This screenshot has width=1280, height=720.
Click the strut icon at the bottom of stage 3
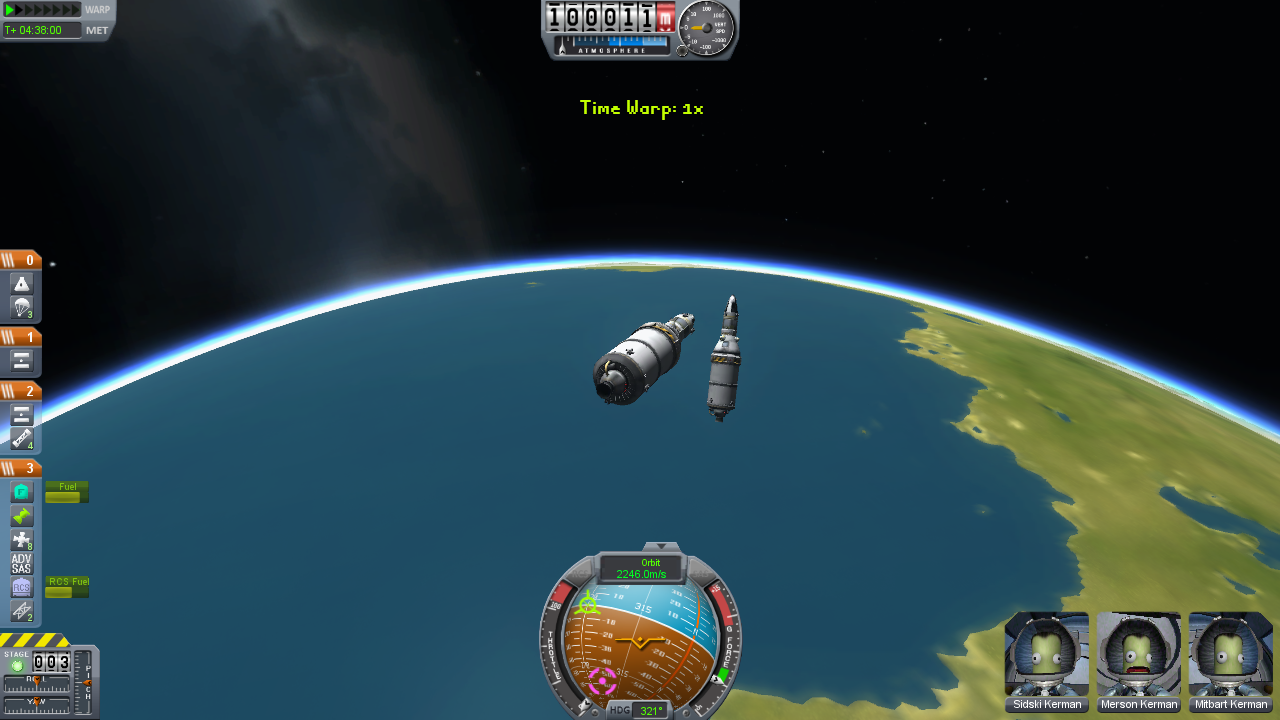[22, 611]
